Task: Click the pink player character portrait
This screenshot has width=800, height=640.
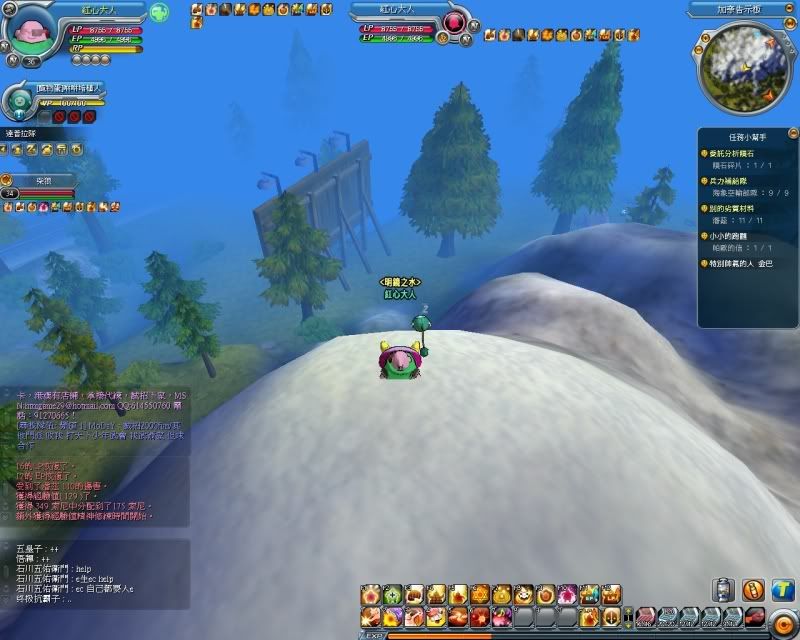Action: pos(29,33)
